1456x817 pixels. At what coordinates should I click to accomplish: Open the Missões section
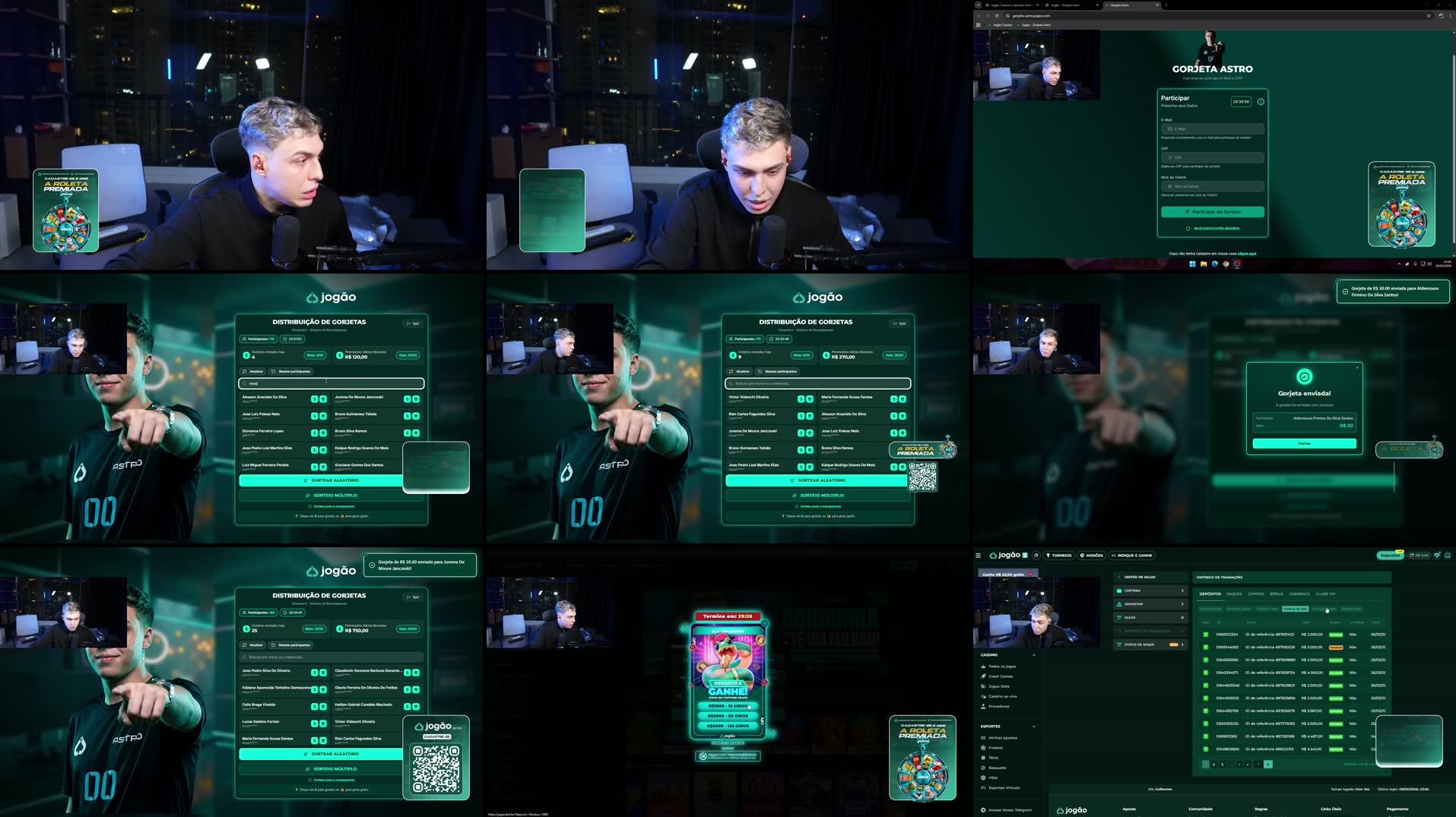(x=1092, y=556)
